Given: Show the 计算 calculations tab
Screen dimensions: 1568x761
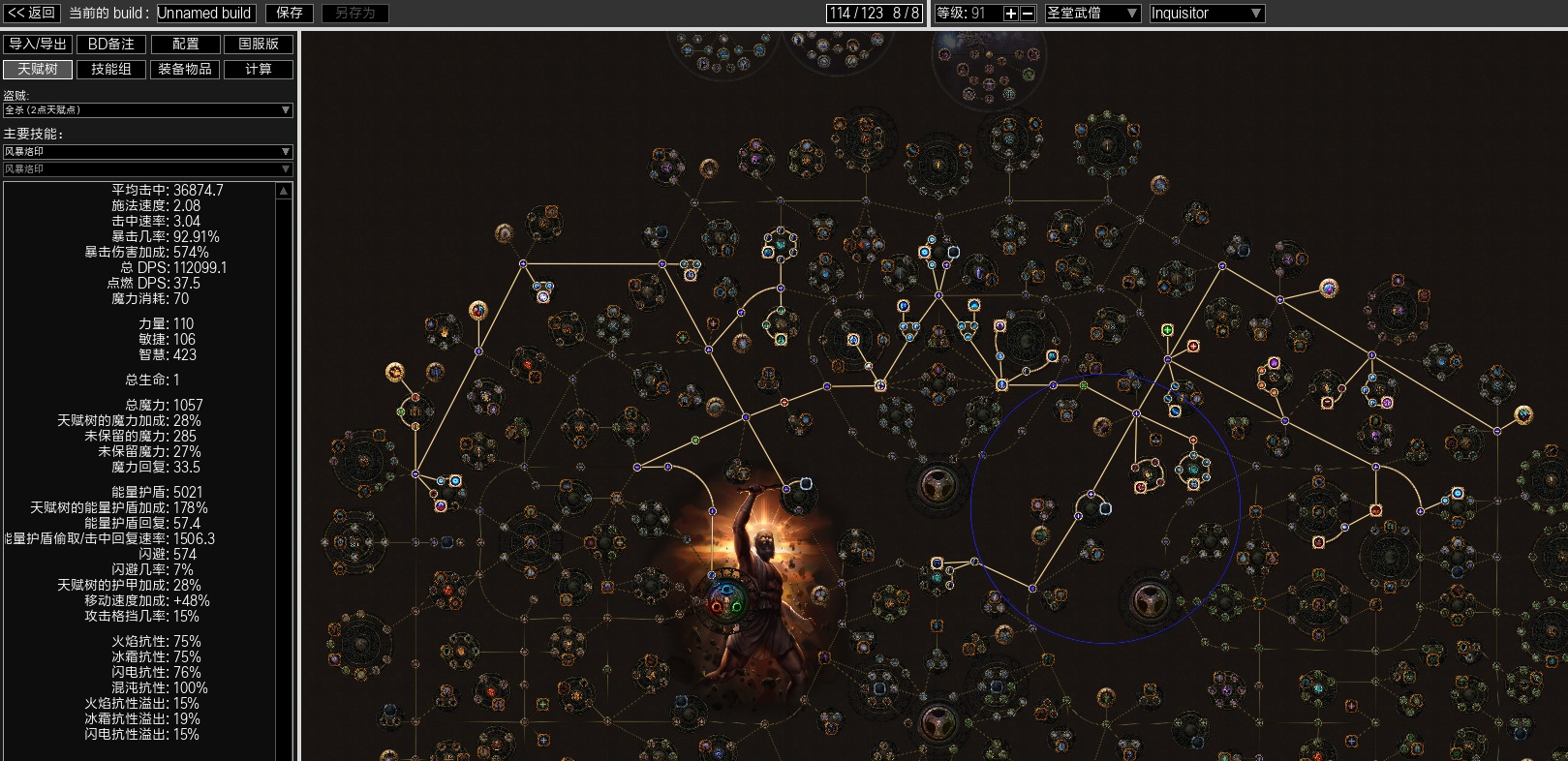Looking at the screenshot, I should pyautogui.click(x=259, y=69).
